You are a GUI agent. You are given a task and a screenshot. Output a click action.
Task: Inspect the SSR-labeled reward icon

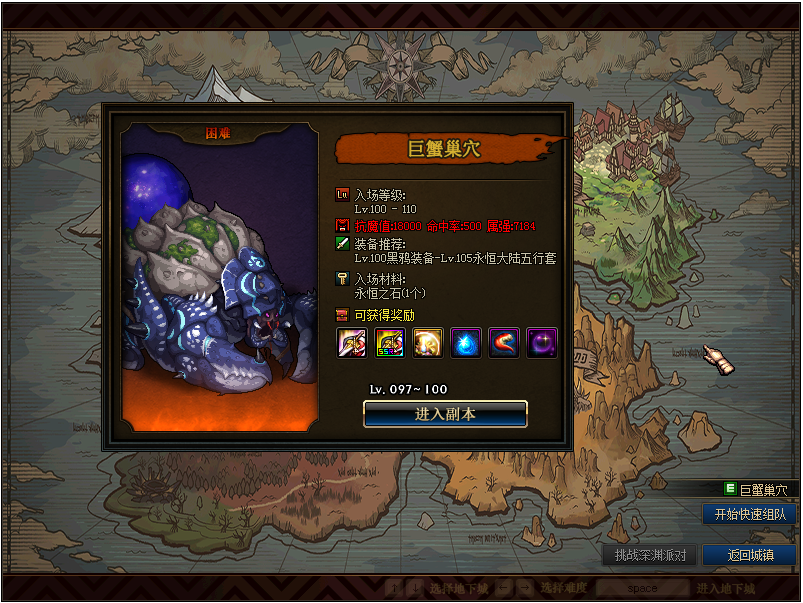[390, 343]
